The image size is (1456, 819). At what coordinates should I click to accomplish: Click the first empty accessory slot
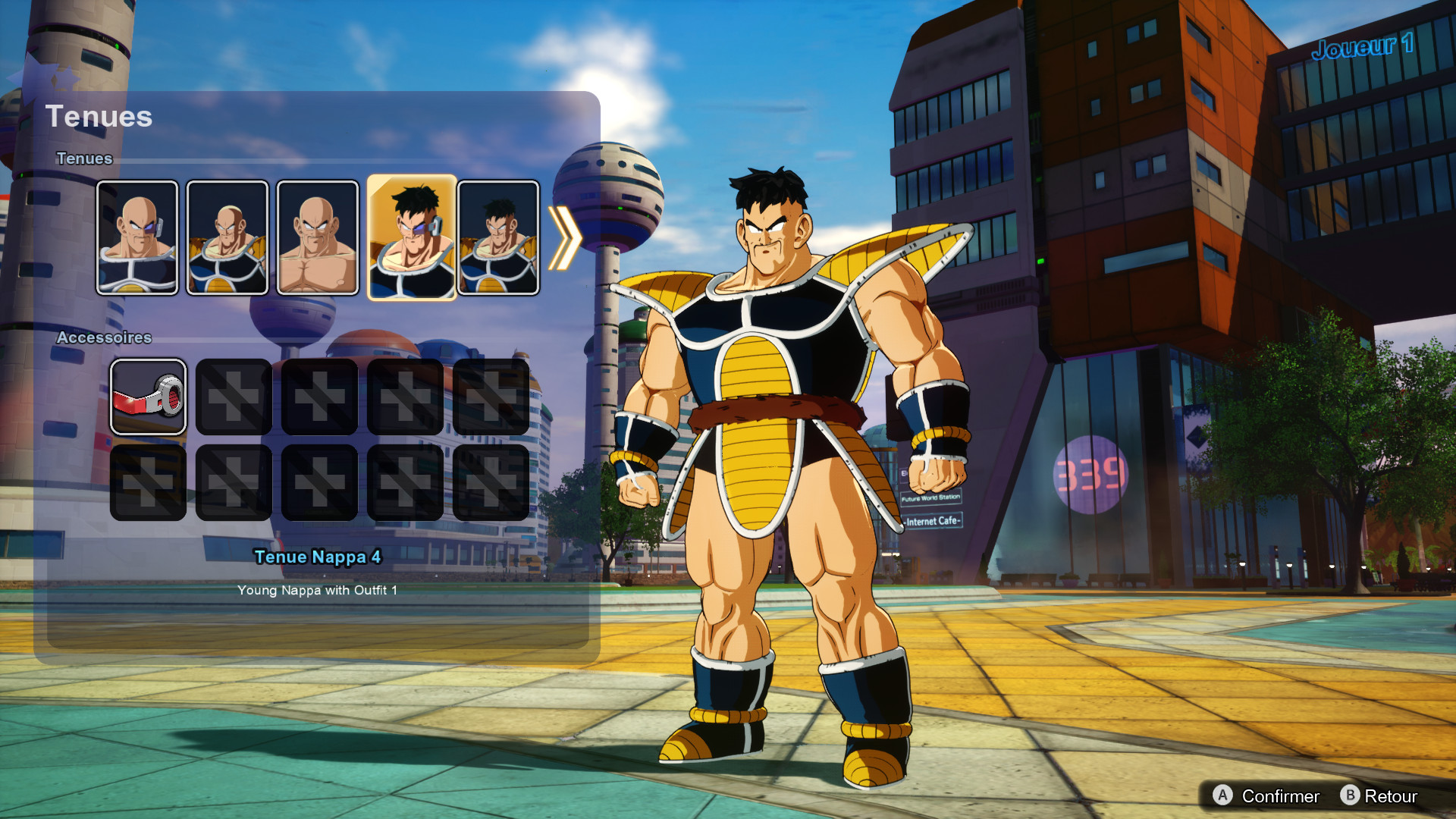(x=233, y=395)
